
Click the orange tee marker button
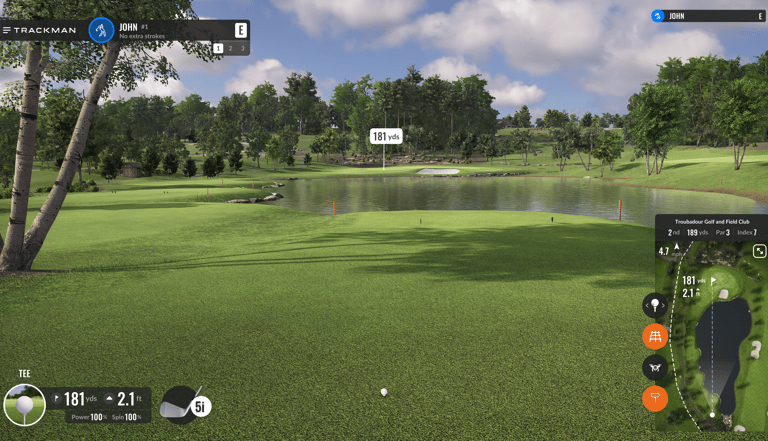655,398
